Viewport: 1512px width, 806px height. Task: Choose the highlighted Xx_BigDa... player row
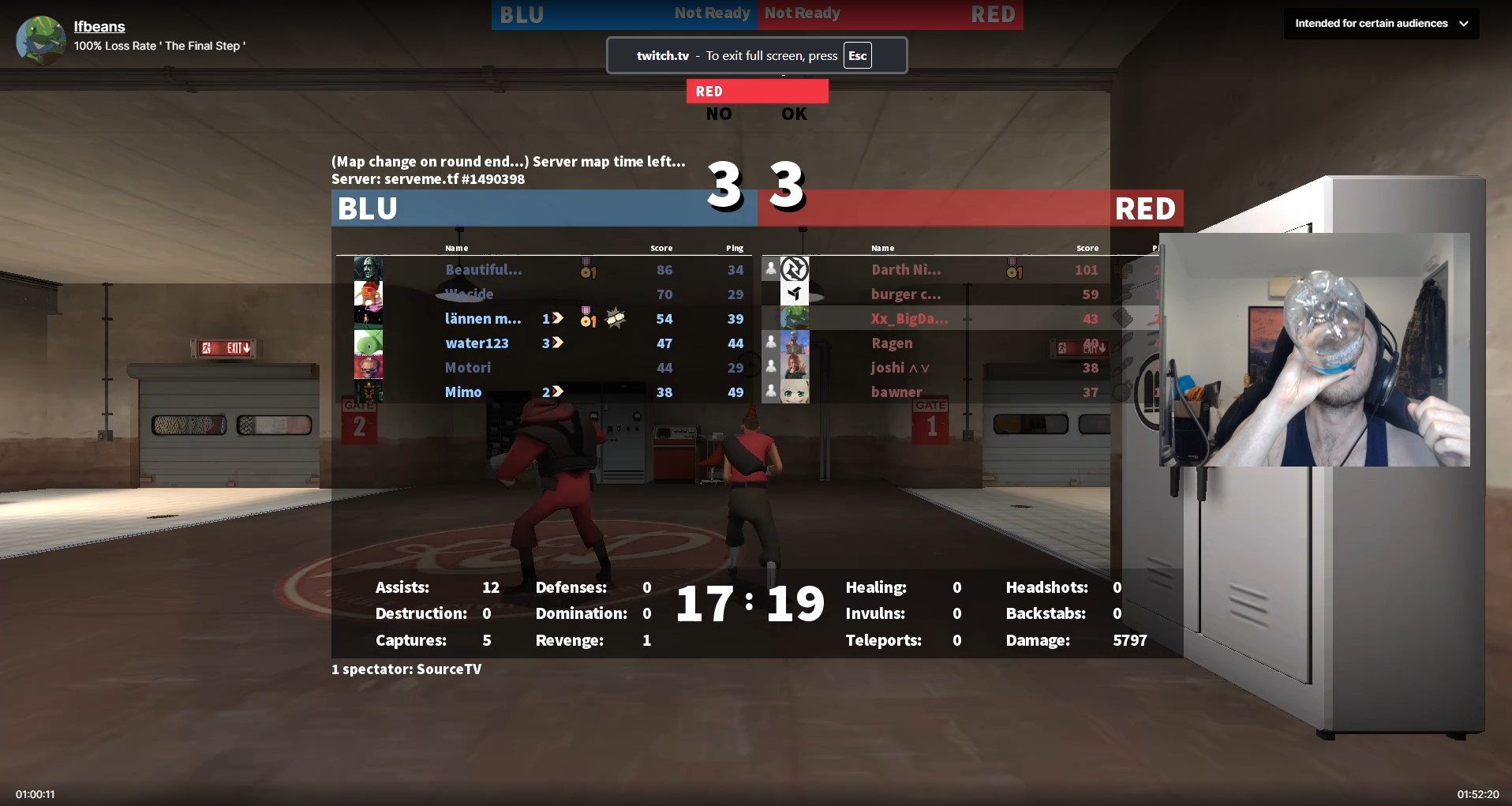click(x=909, y=319)
